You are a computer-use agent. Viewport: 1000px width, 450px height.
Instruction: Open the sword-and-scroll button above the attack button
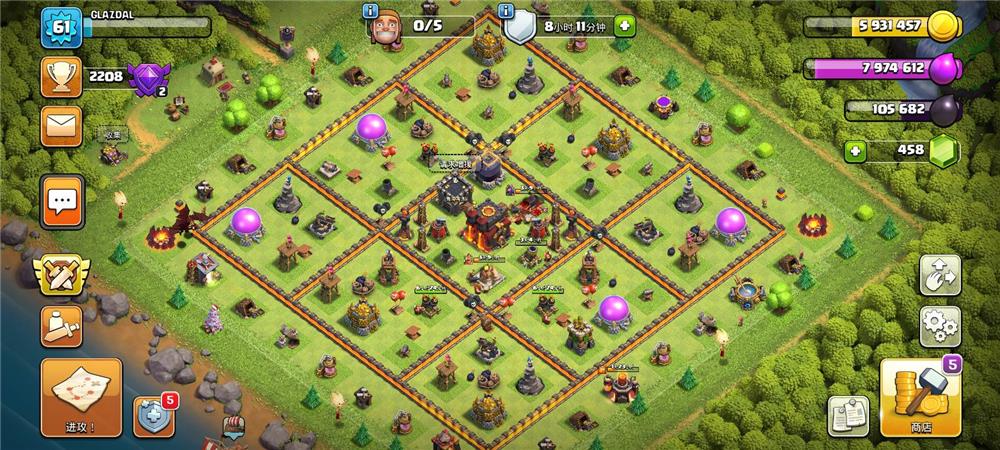(61, 327)
